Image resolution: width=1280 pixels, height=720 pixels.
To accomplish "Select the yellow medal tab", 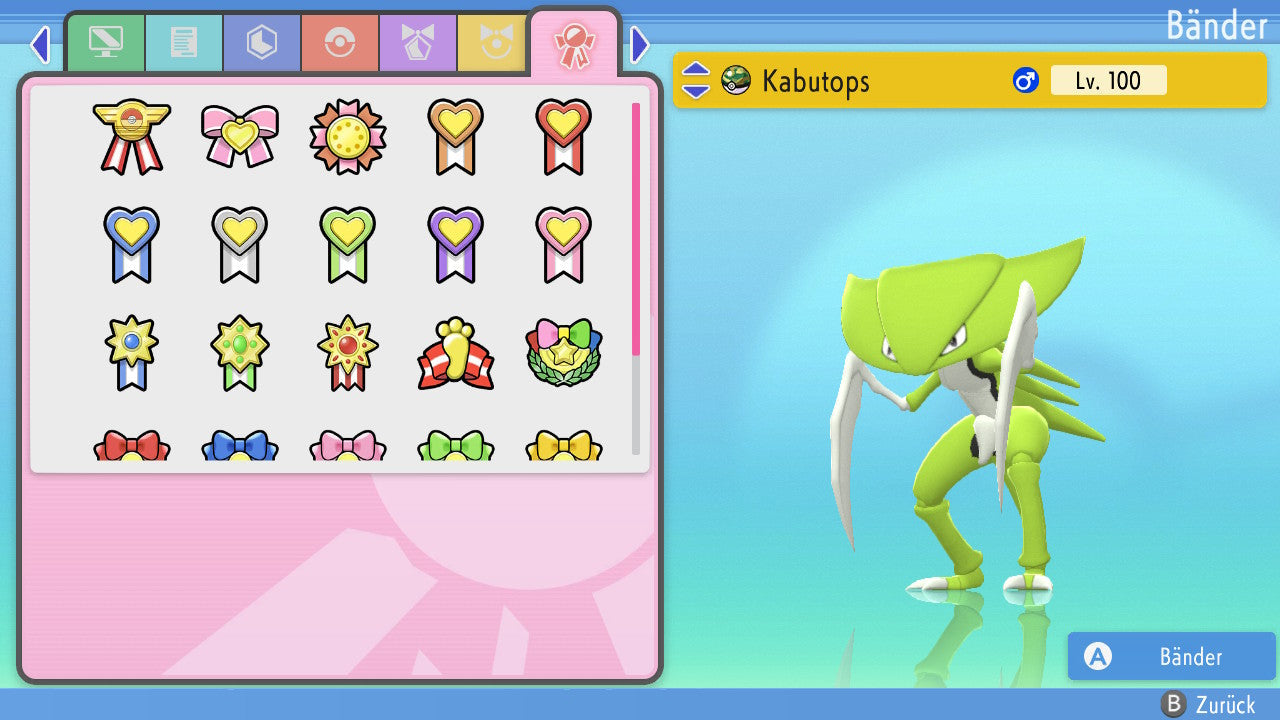I will coord(493,43).
